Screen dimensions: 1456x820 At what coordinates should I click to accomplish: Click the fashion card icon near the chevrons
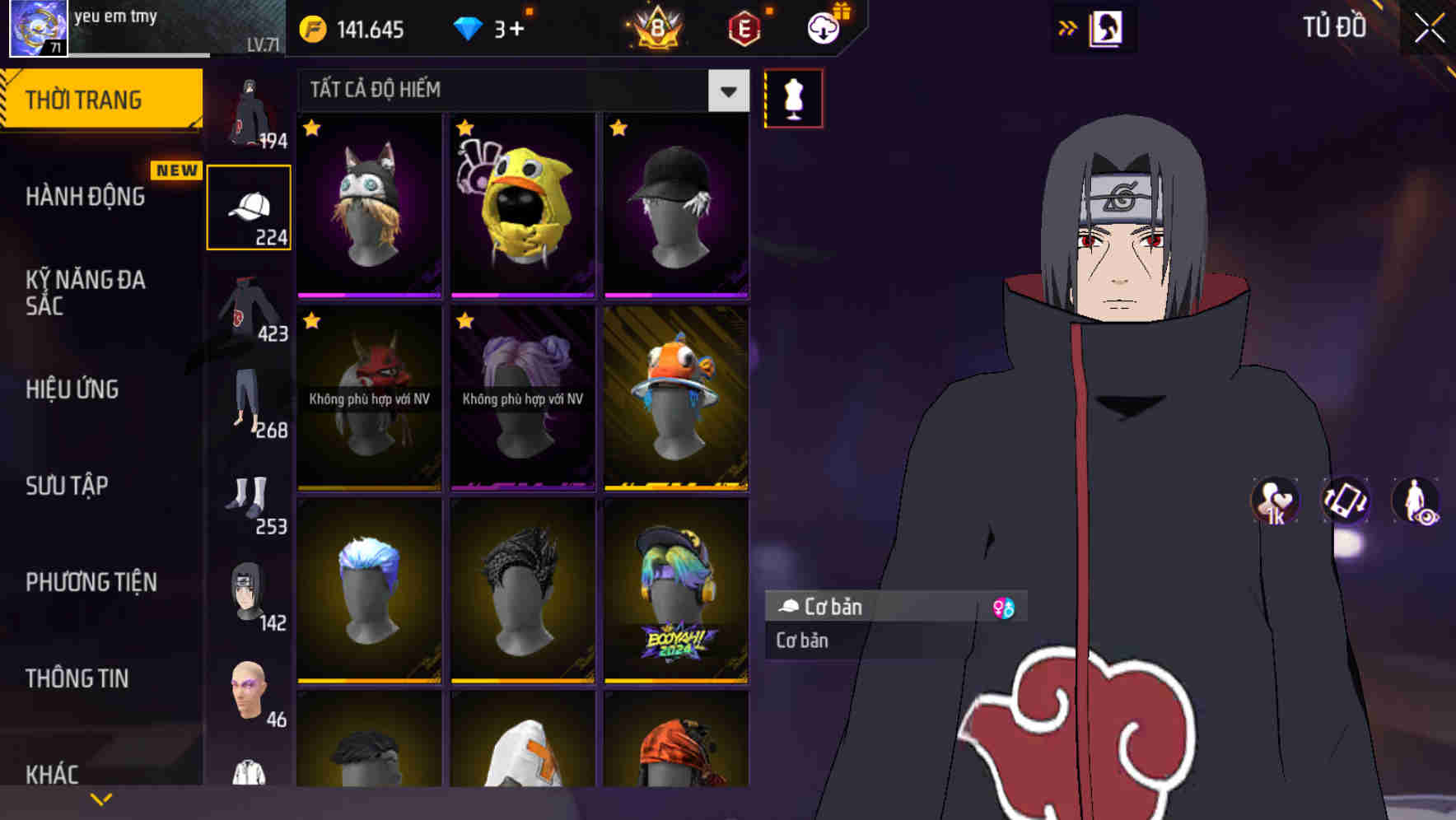point(1106,27)
